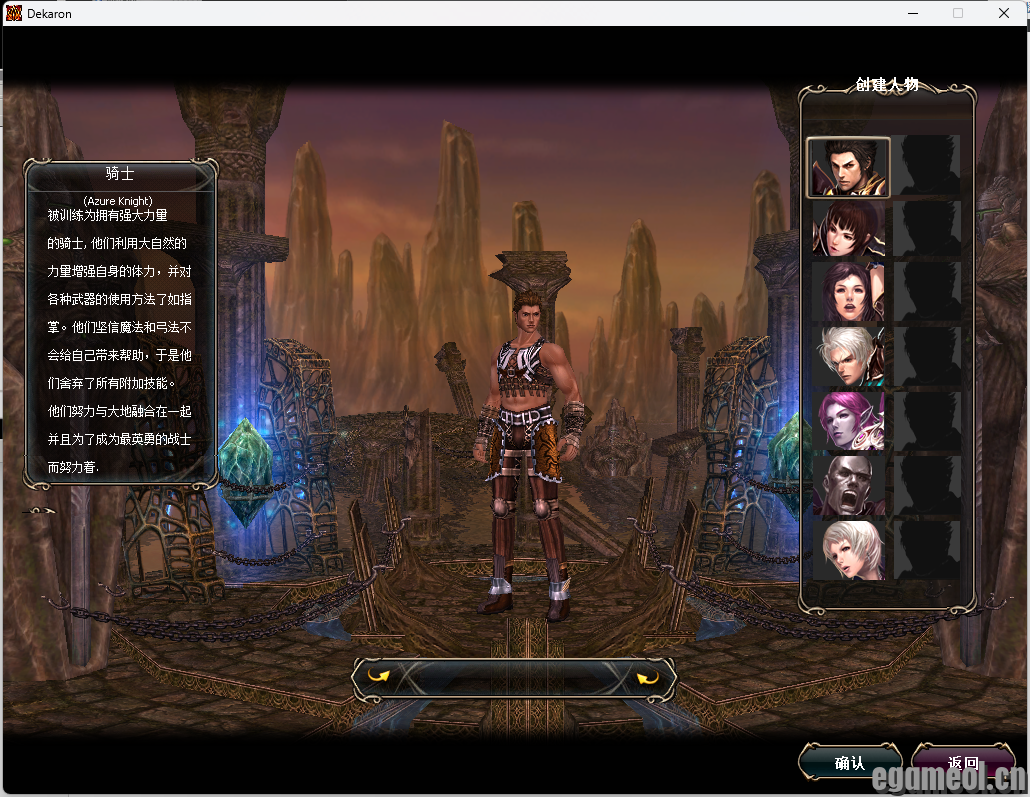The image size is (1030, 797).
Task: Minimize the Dekaron window
Action: [912, 13]
